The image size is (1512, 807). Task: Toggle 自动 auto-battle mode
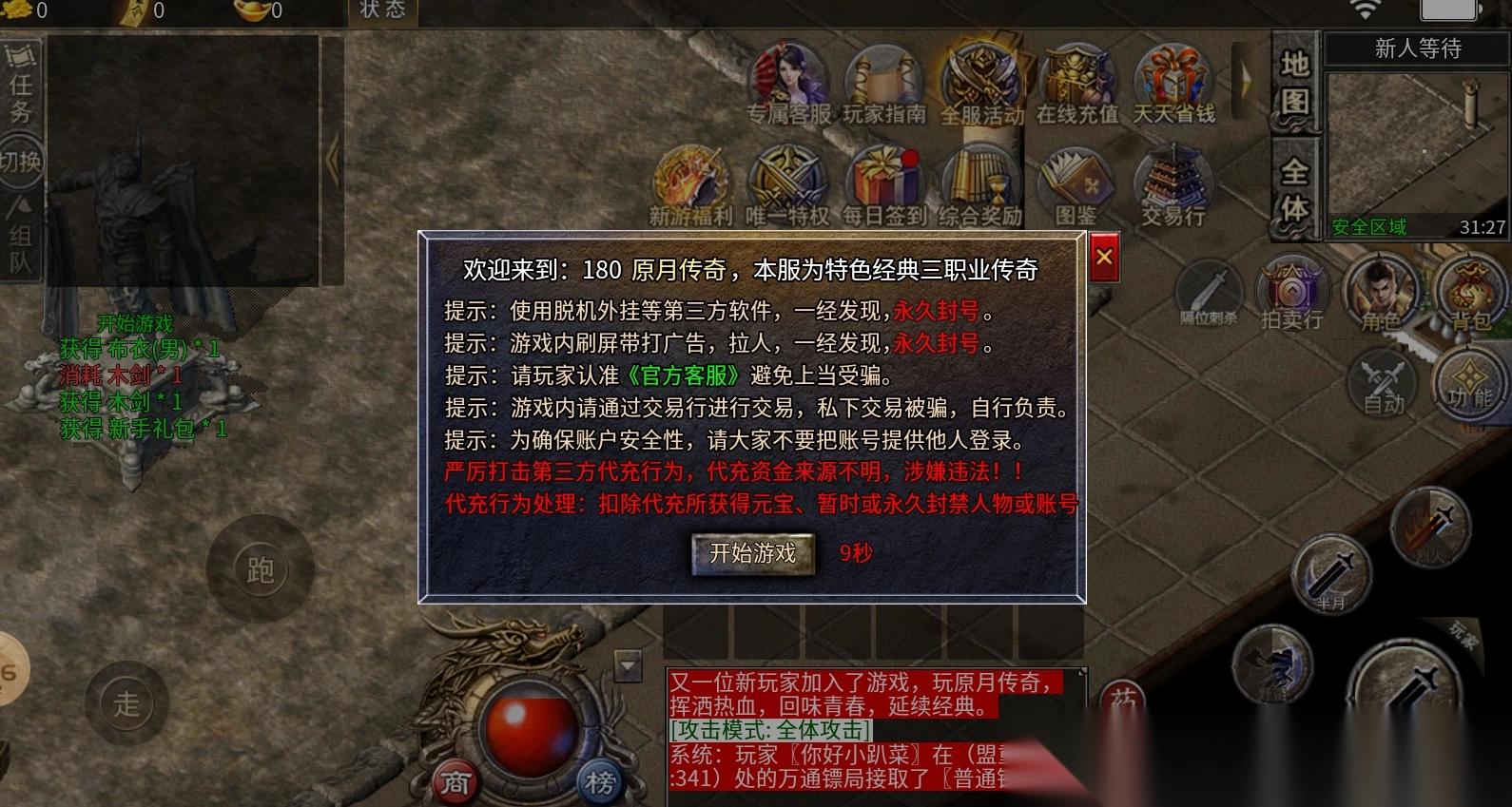1381,385
